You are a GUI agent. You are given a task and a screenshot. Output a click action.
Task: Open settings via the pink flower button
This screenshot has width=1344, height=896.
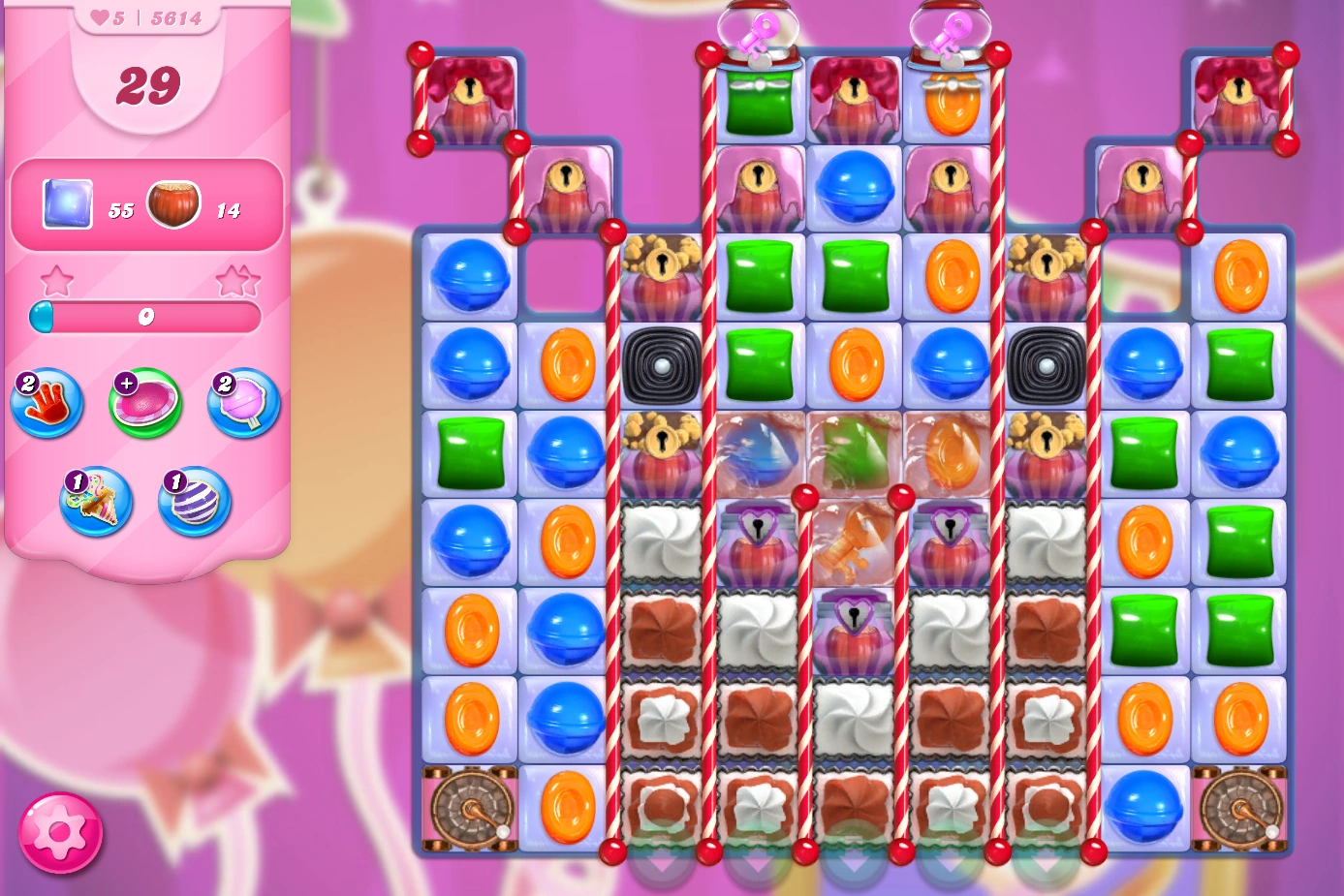tap(60, 831)
